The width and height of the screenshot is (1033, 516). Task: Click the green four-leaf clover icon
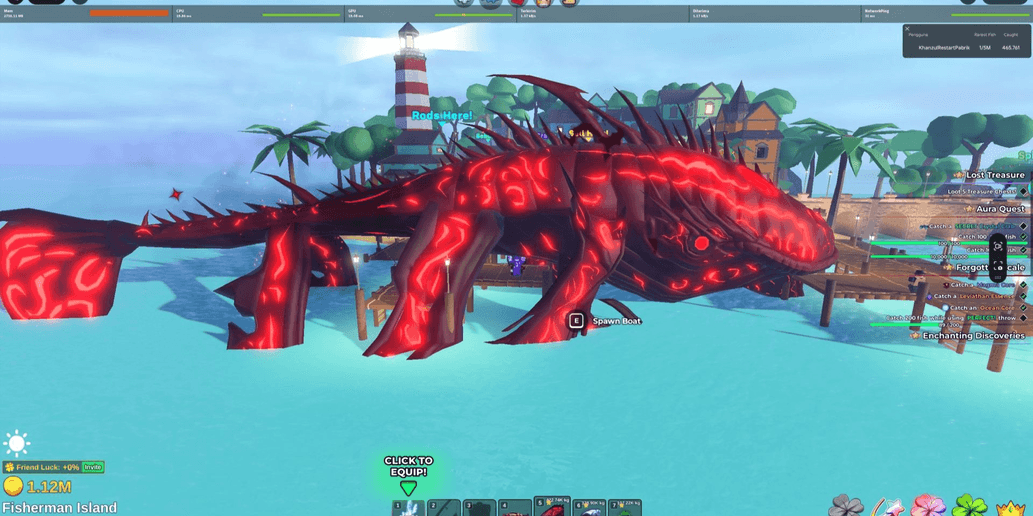click(x=968, y=506)
